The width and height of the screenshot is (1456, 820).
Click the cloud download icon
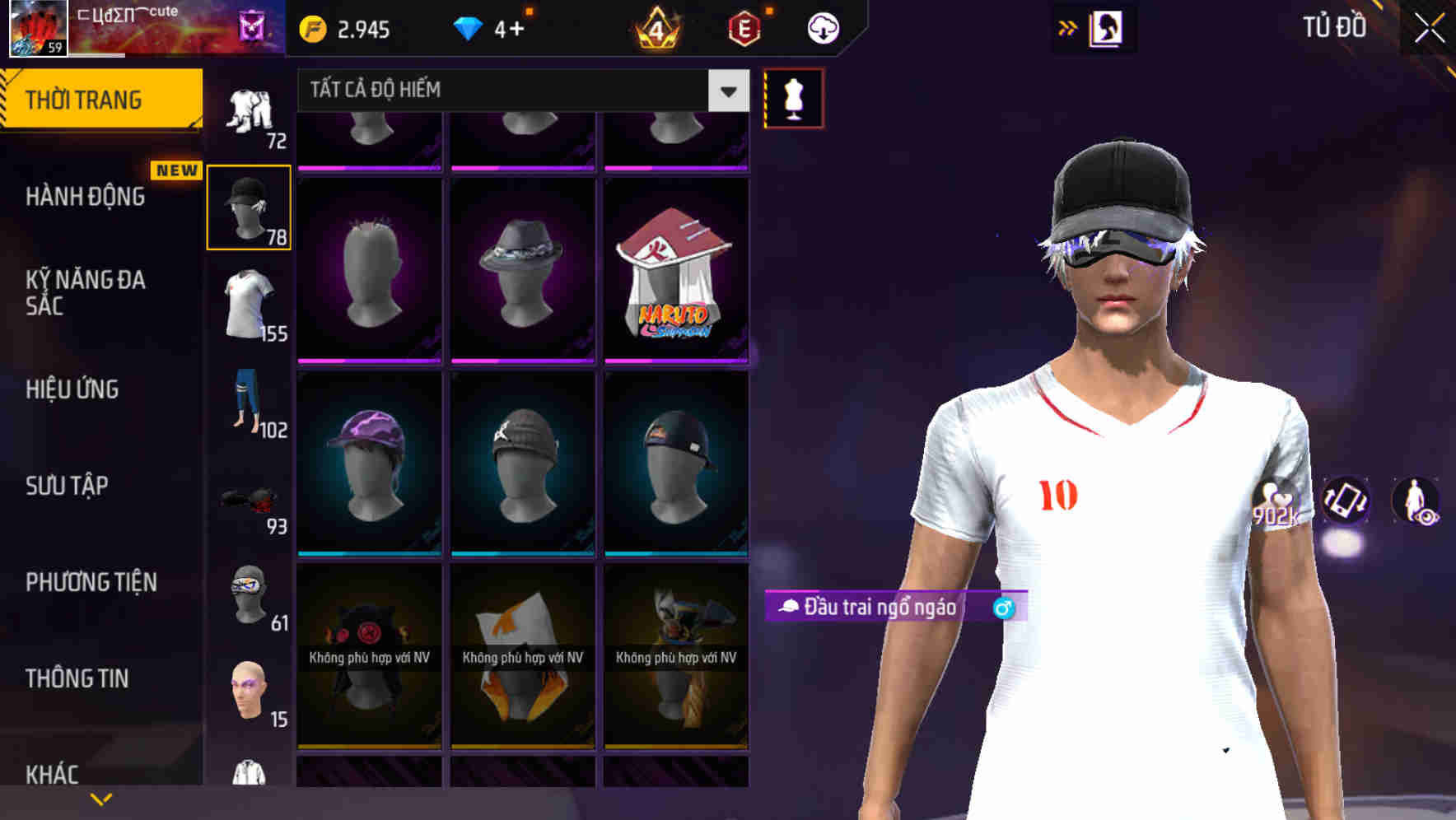click(x=822, y=27)
